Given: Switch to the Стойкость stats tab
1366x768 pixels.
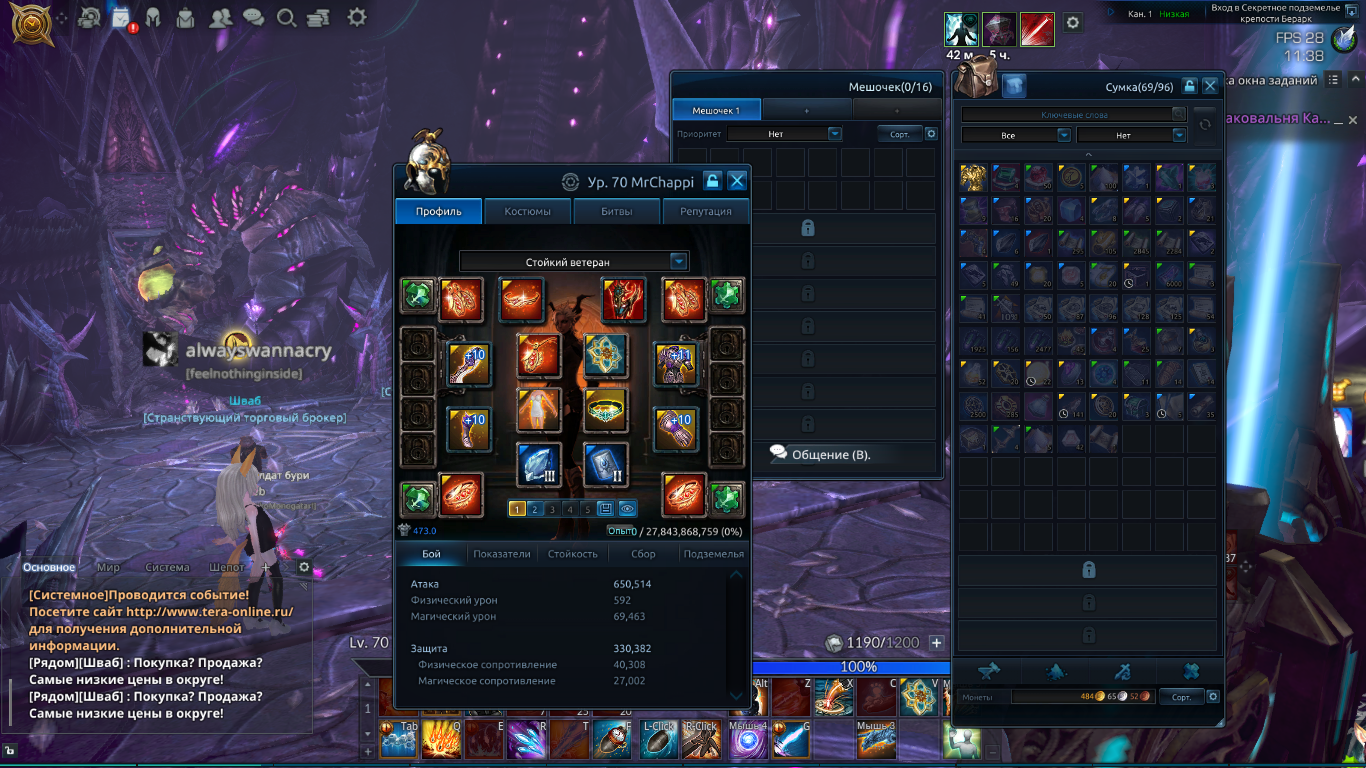Looking at the screenshot, I should (573, 553).
